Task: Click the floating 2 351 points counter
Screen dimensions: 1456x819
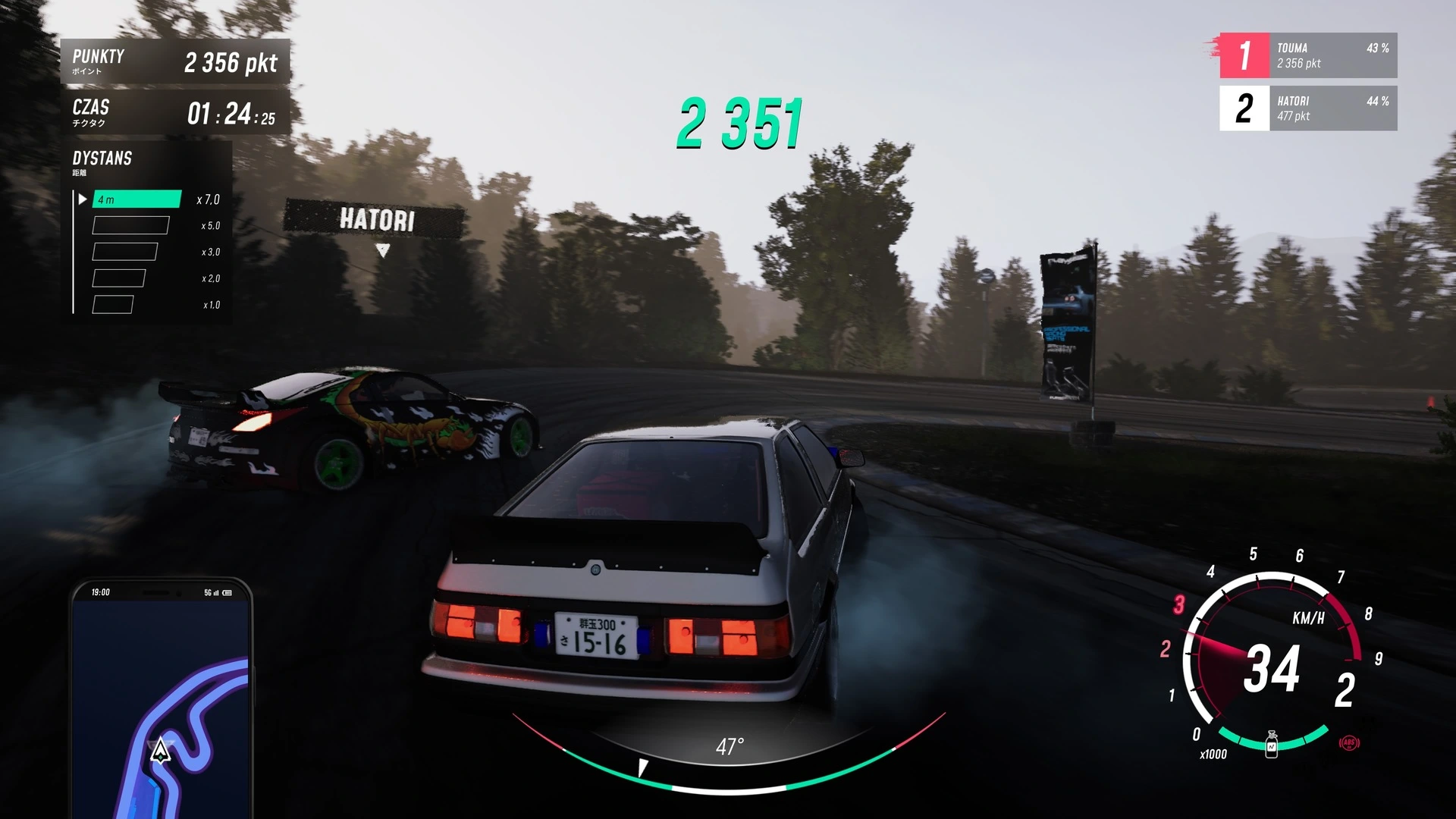Action: pos(739,121)
